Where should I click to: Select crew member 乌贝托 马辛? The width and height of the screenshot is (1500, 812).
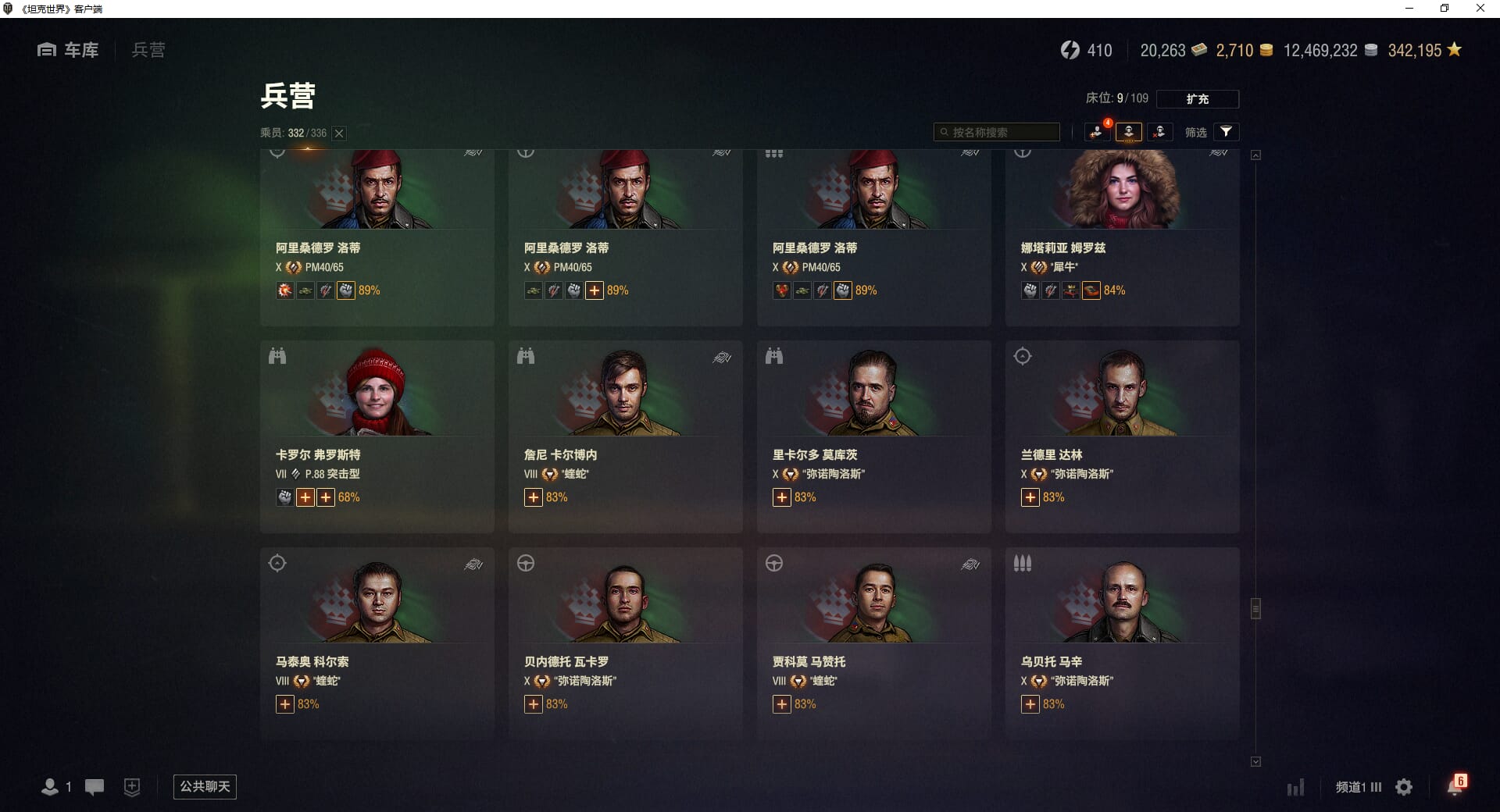(x=1122, y=643)
